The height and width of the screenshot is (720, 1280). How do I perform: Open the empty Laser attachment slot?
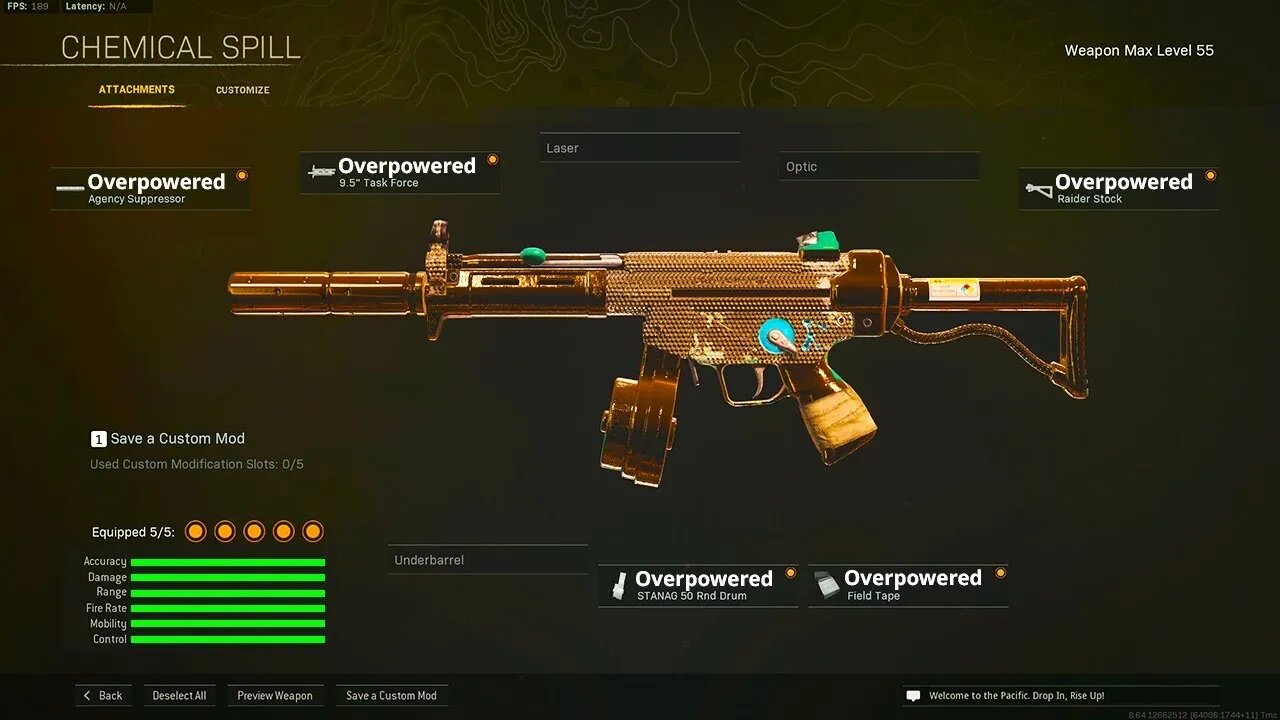pyautogui.click(x=640, y=147)
